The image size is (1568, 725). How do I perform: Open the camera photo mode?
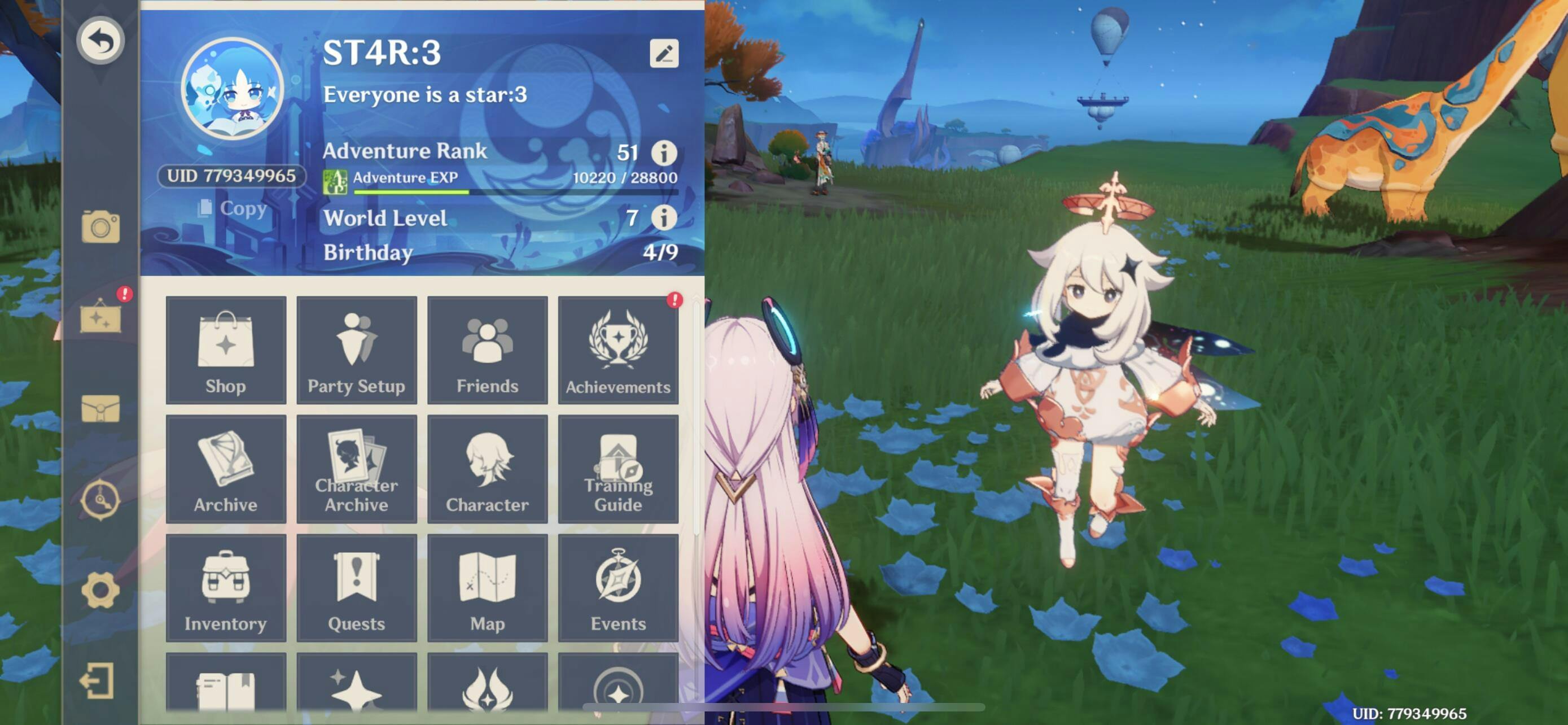100,226
